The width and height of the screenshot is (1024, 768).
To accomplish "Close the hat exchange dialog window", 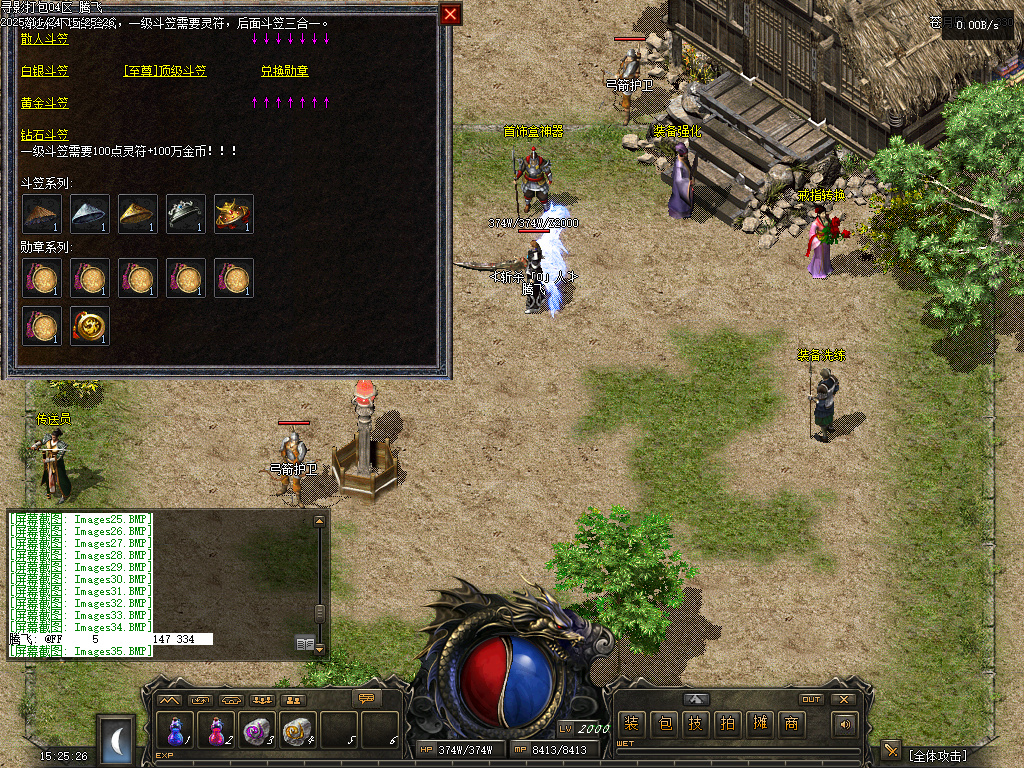I will tap(450, 14).
